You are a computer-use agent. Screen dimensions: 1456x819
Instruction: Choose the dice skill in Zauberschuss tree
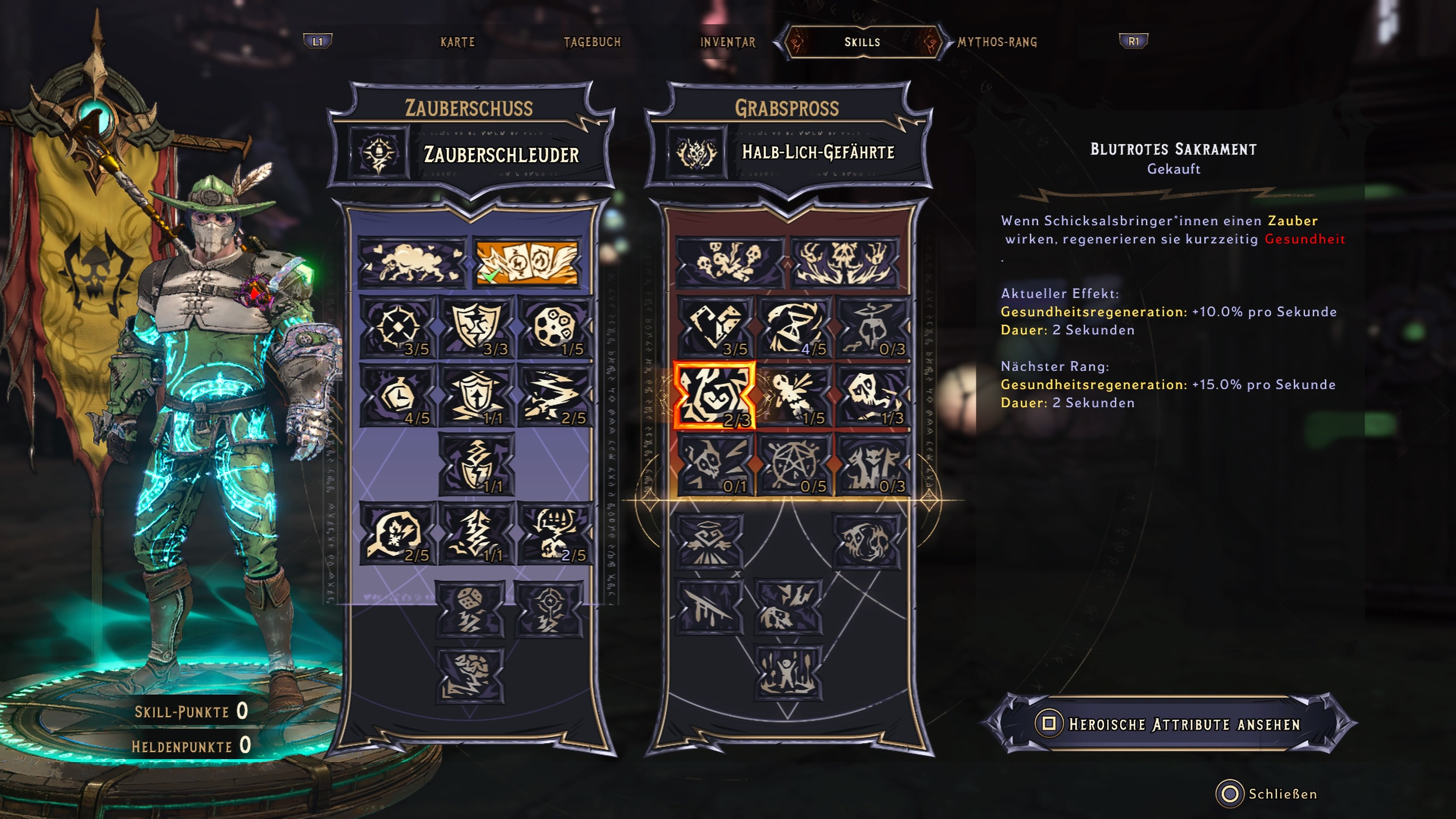[x=470, y=609]
